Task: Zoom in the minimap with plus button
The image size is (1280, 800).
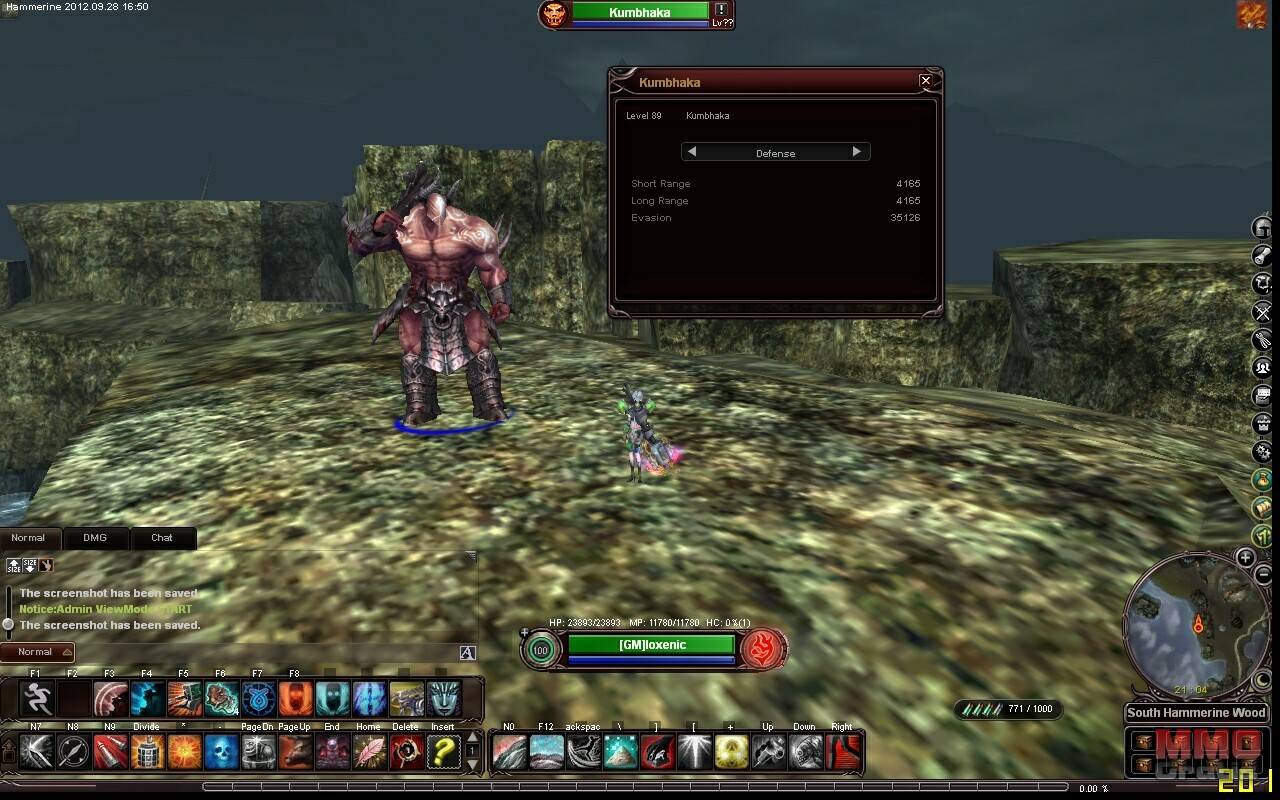Action: [1245, 557]
